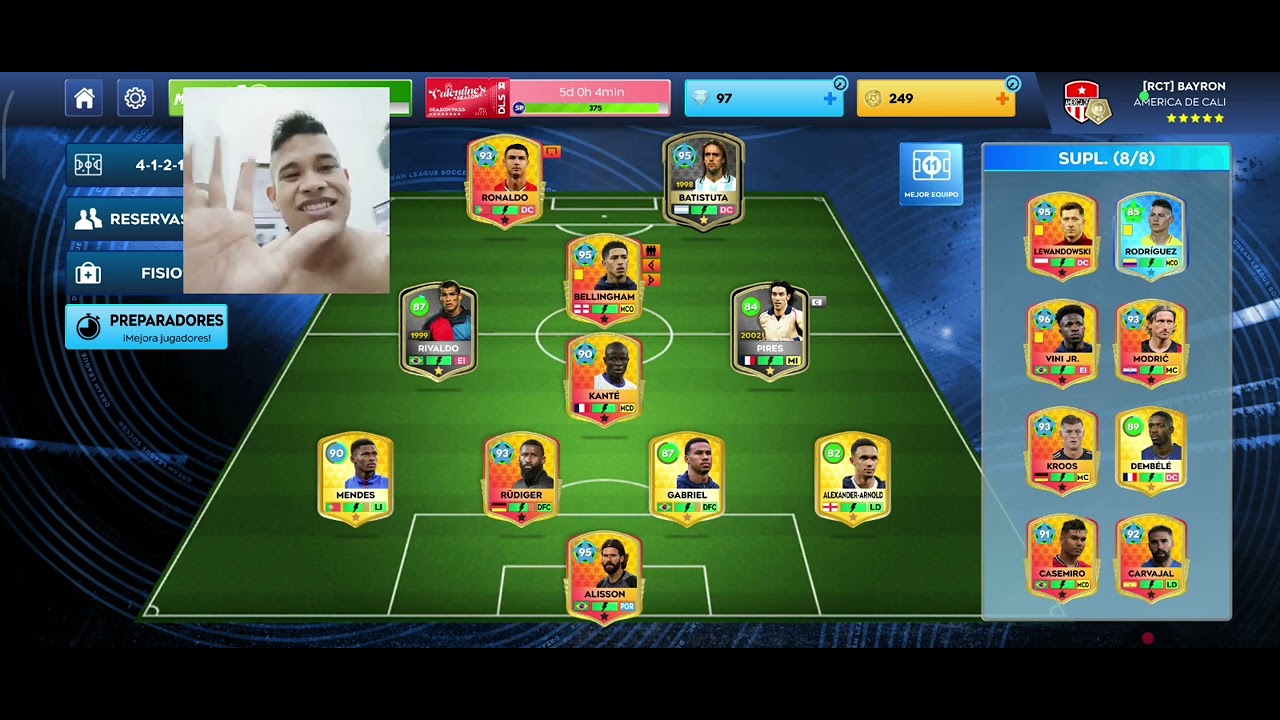Select the Batistuta player card

703,180
